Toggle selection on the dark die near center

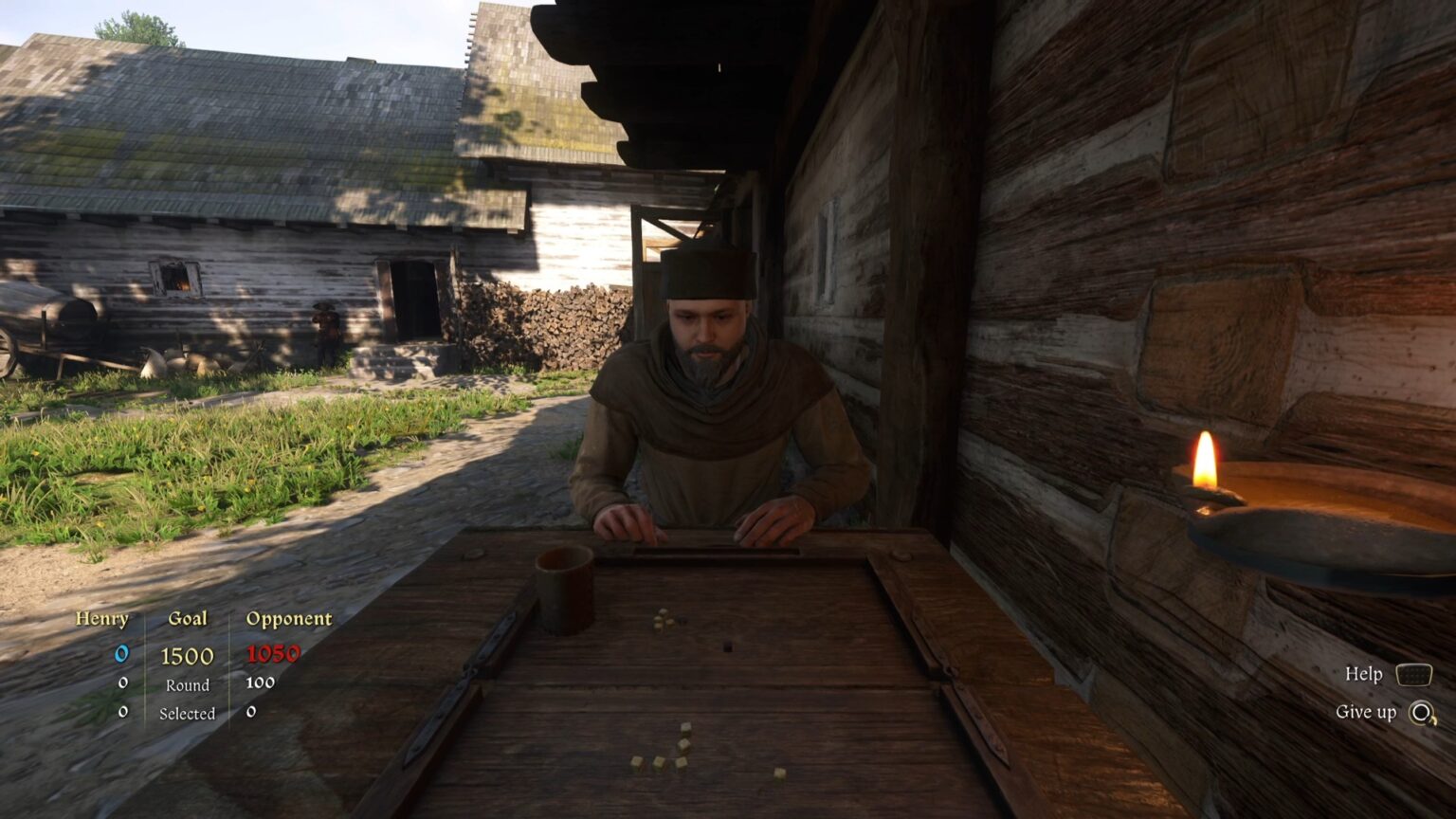(x=728, y=645)
